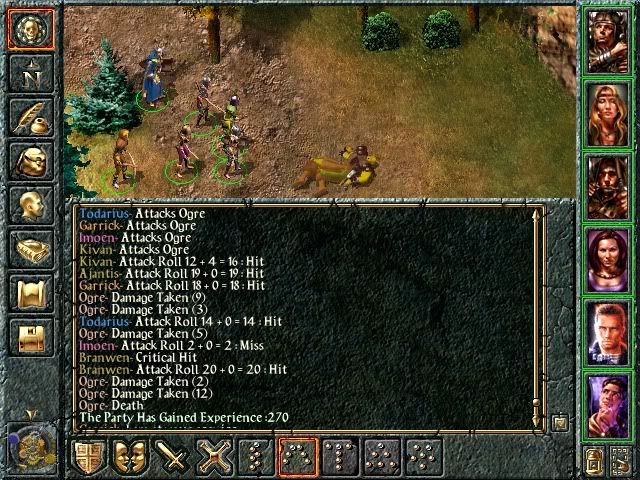Select the twin masks talk action
This screenshot has height=480, width=640.
tap(133, 457)
